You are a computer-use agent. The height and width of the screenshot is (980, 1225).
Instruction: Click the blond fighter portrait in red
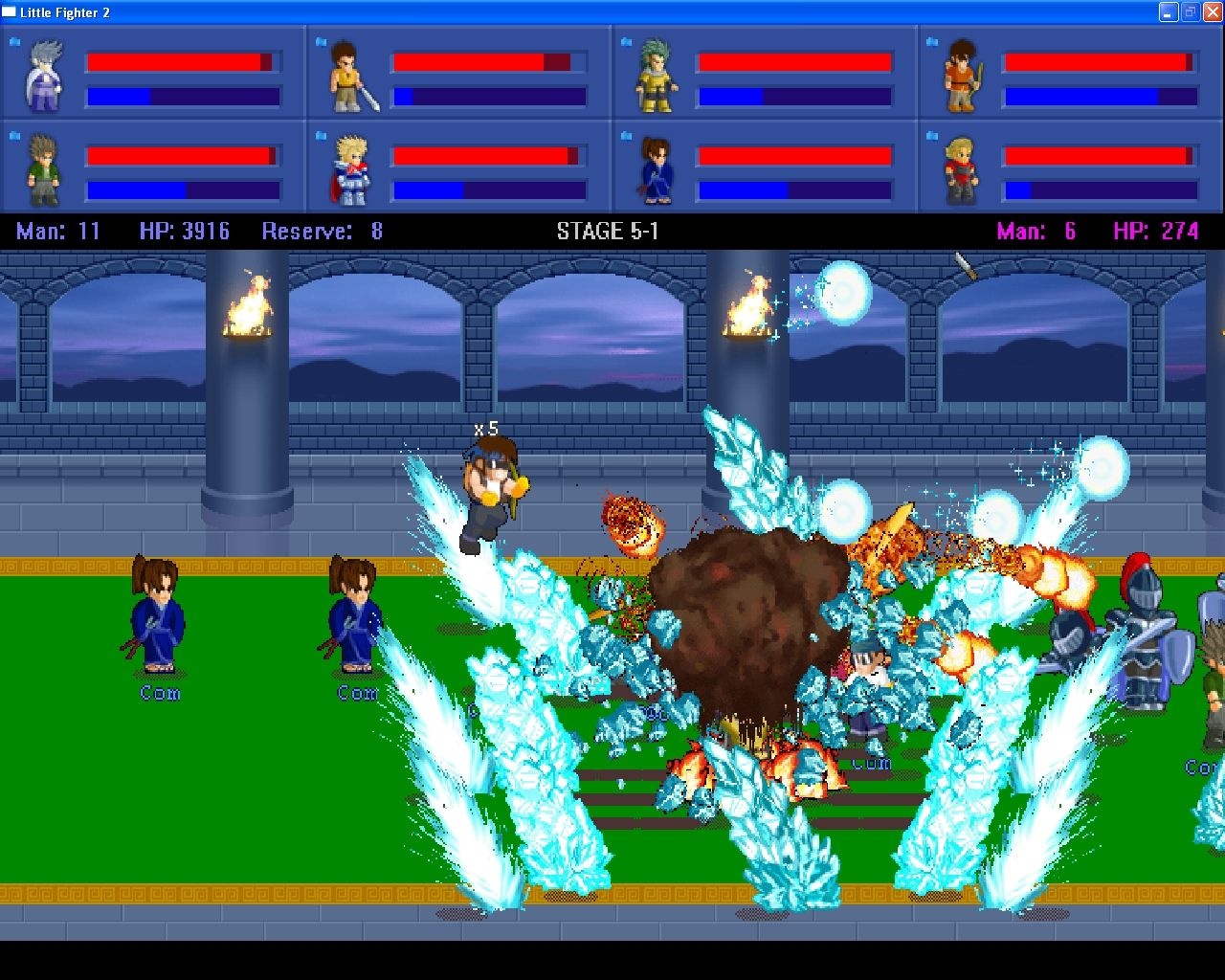[x=961, y=170]
